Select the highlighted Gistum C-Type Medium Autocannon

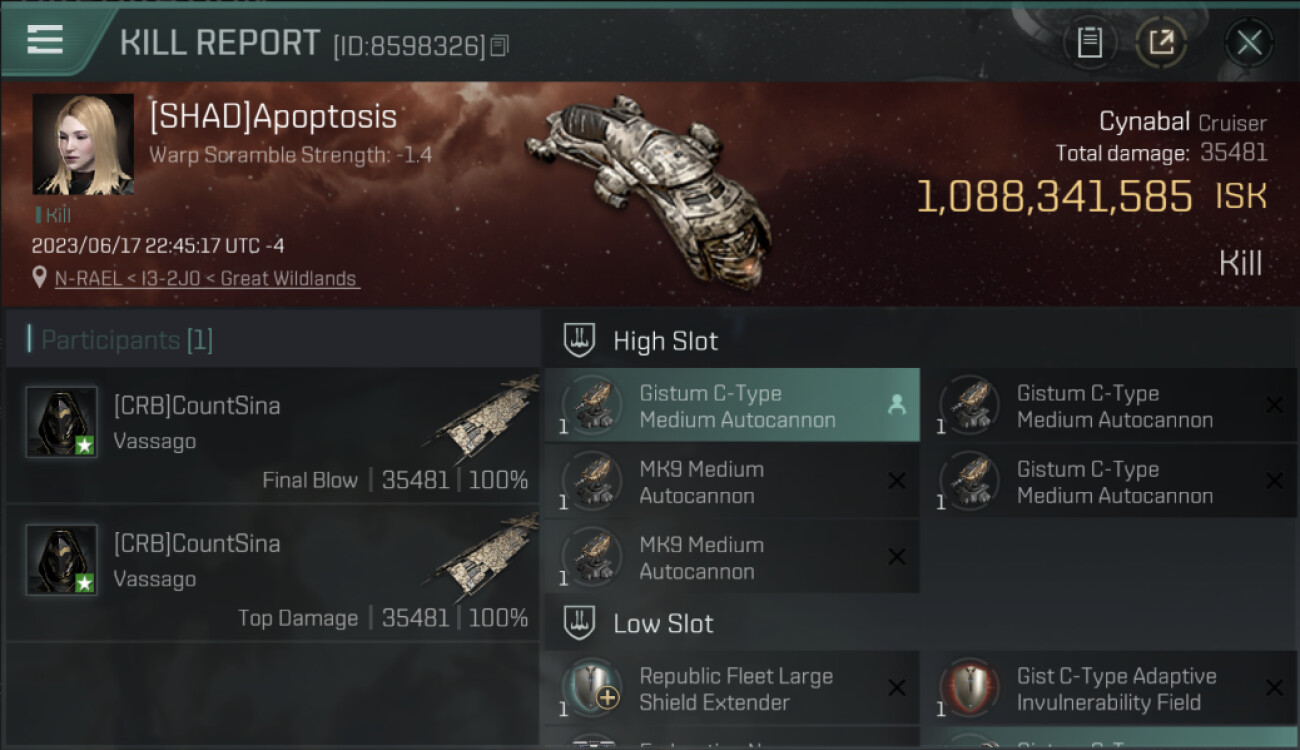(x=732, y=406)
